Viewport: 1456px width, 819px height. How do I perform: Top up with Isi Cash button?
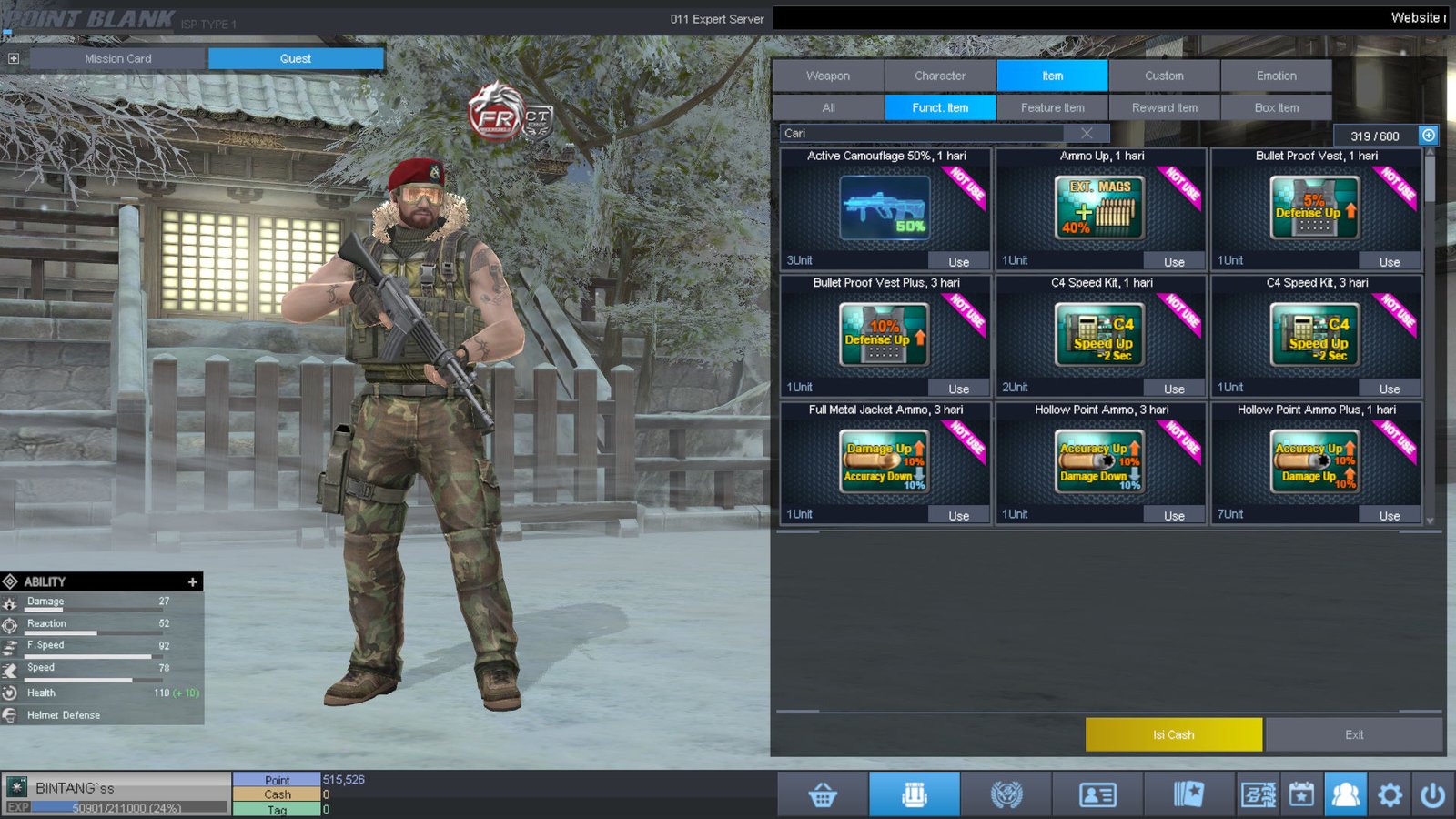tap(1173, 734)
